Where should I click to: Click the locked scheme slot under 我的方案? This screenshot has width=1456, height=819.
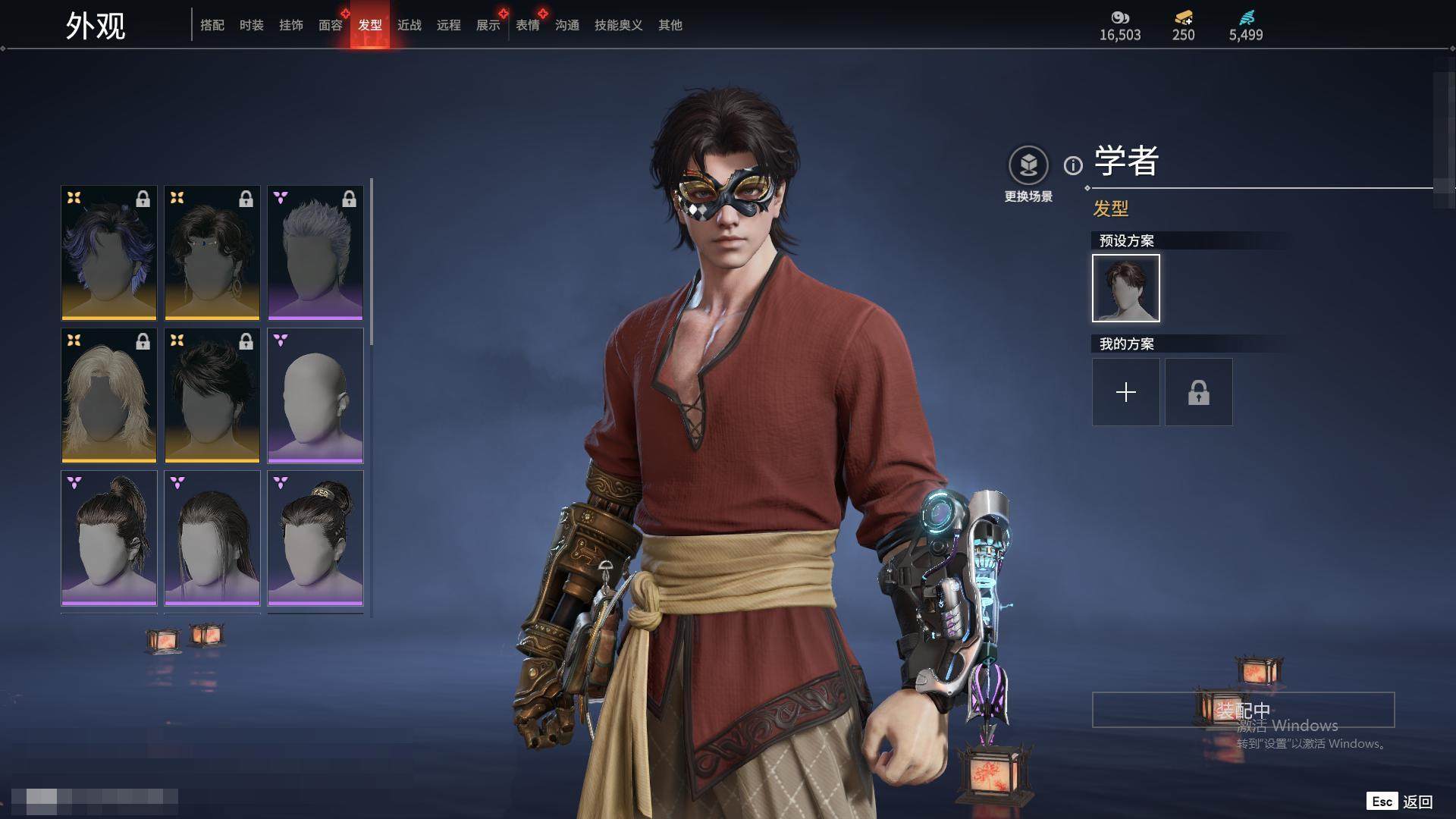(x=1199, y=392)
